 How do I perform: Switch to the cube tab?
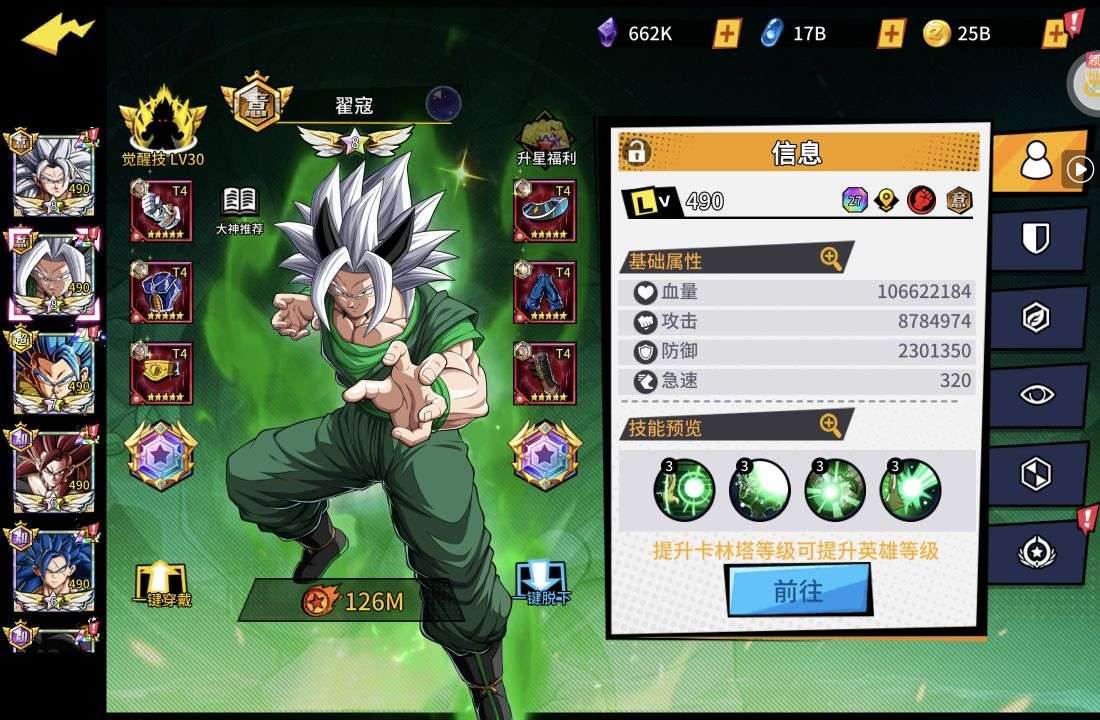pyautogui.click(x=1036, y=473)
